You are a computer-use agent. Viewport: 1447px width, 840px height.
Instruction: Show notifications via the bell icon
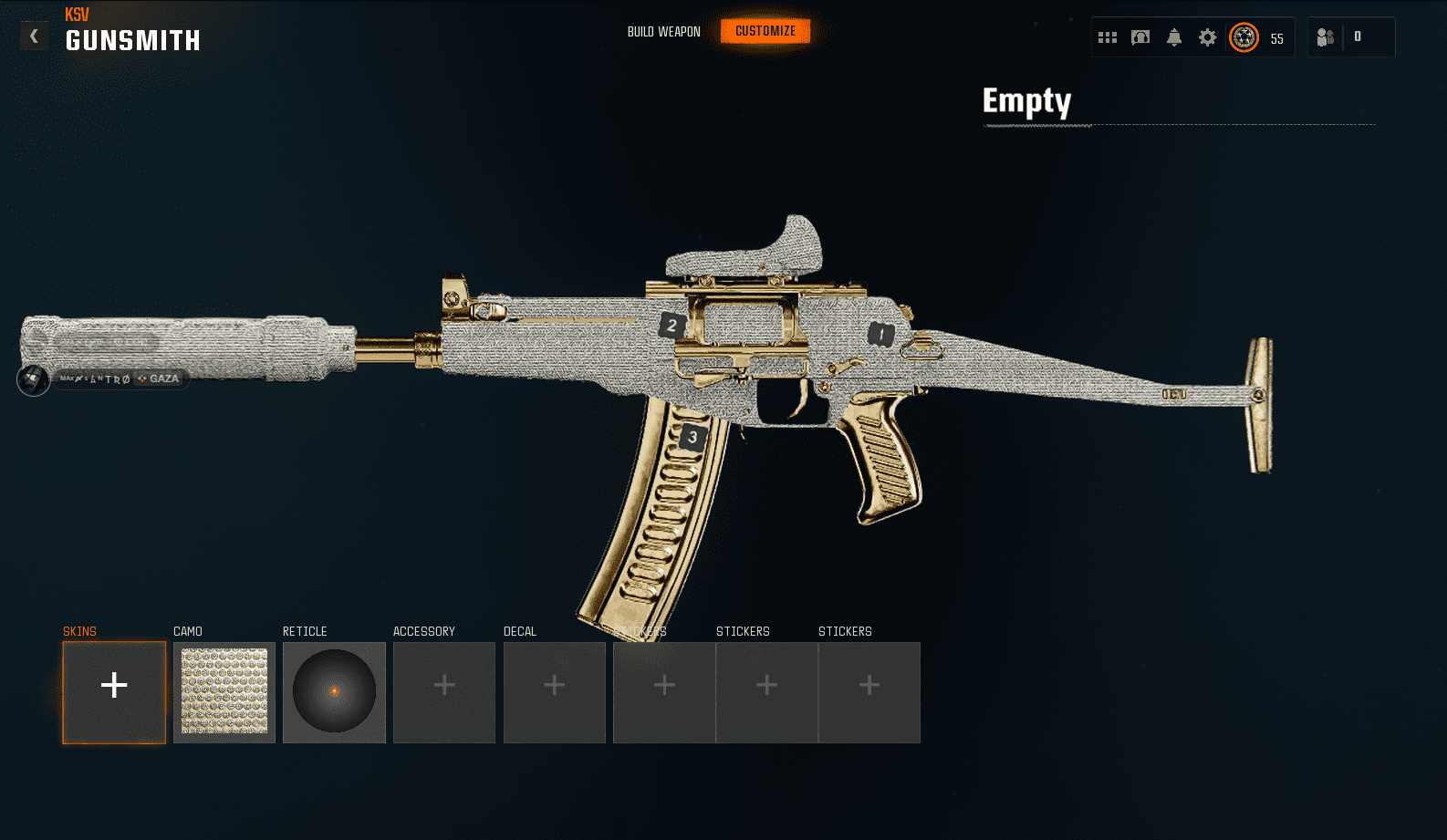click(1174, 37)
